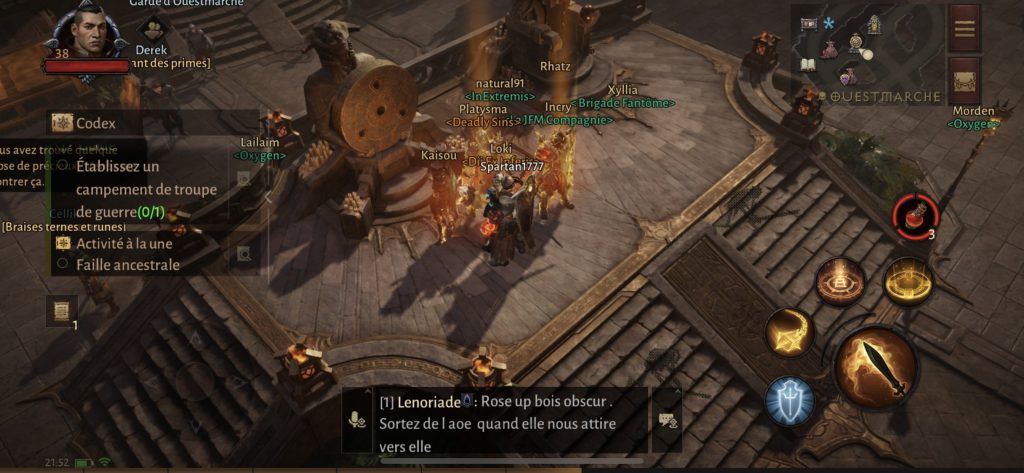Activate the blue shield skill

click(x=791, y=403)
